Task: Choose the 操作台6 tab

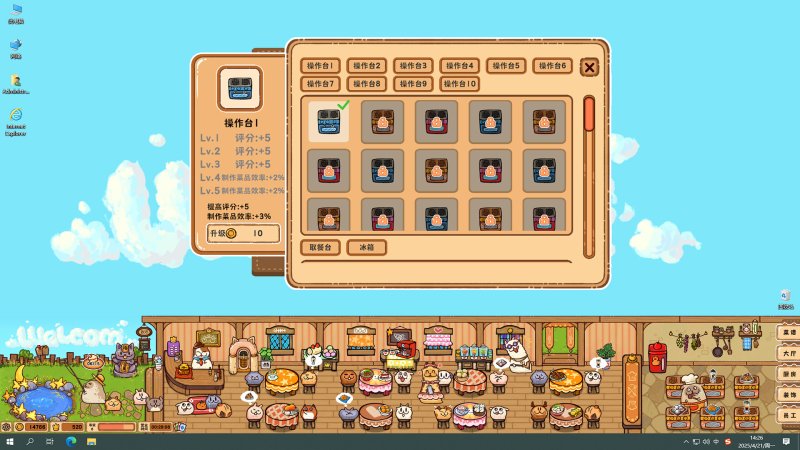Action: point(552,66)
